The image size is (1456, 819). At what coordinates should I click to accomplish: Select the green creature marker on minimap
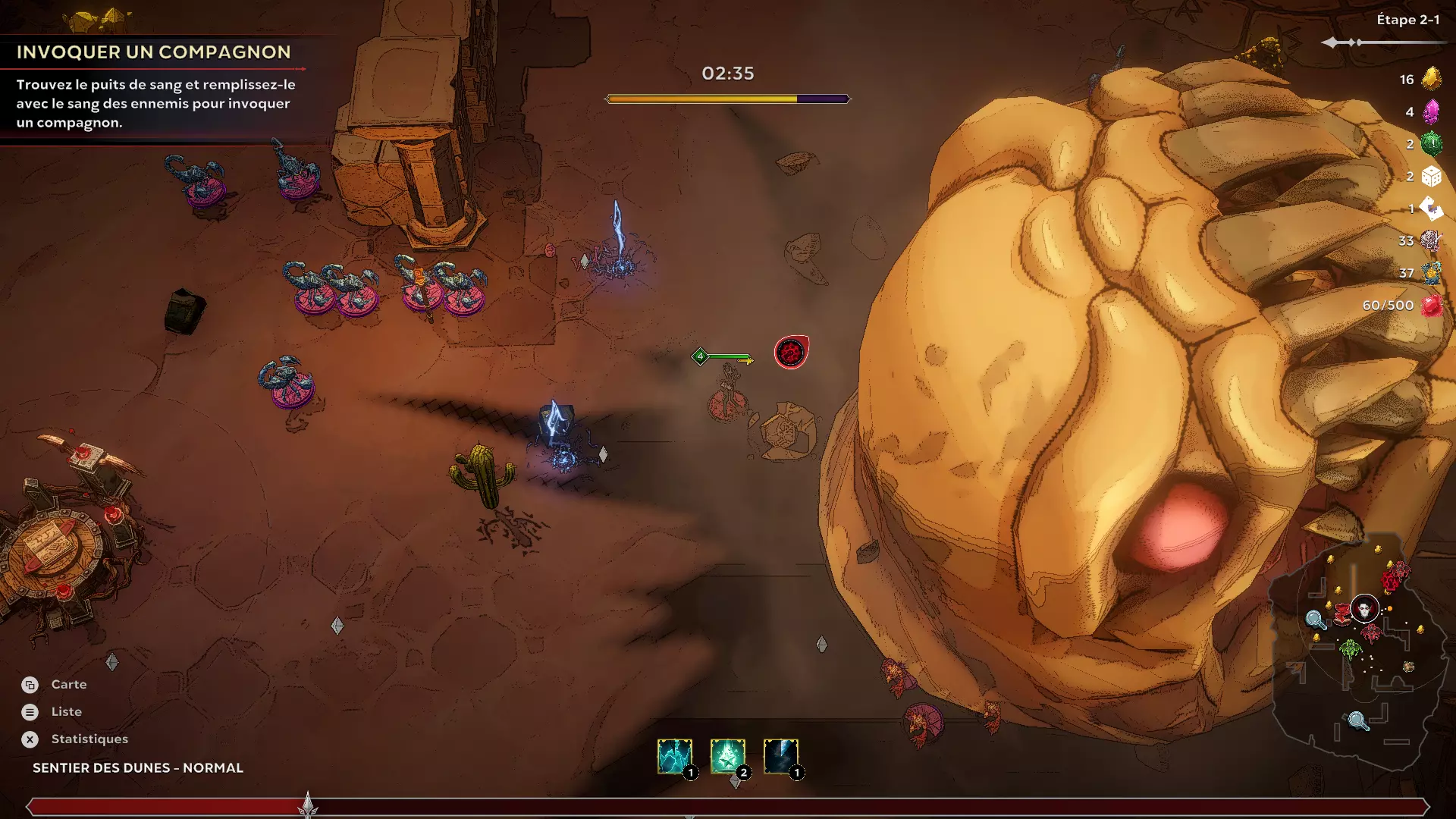1350,648
